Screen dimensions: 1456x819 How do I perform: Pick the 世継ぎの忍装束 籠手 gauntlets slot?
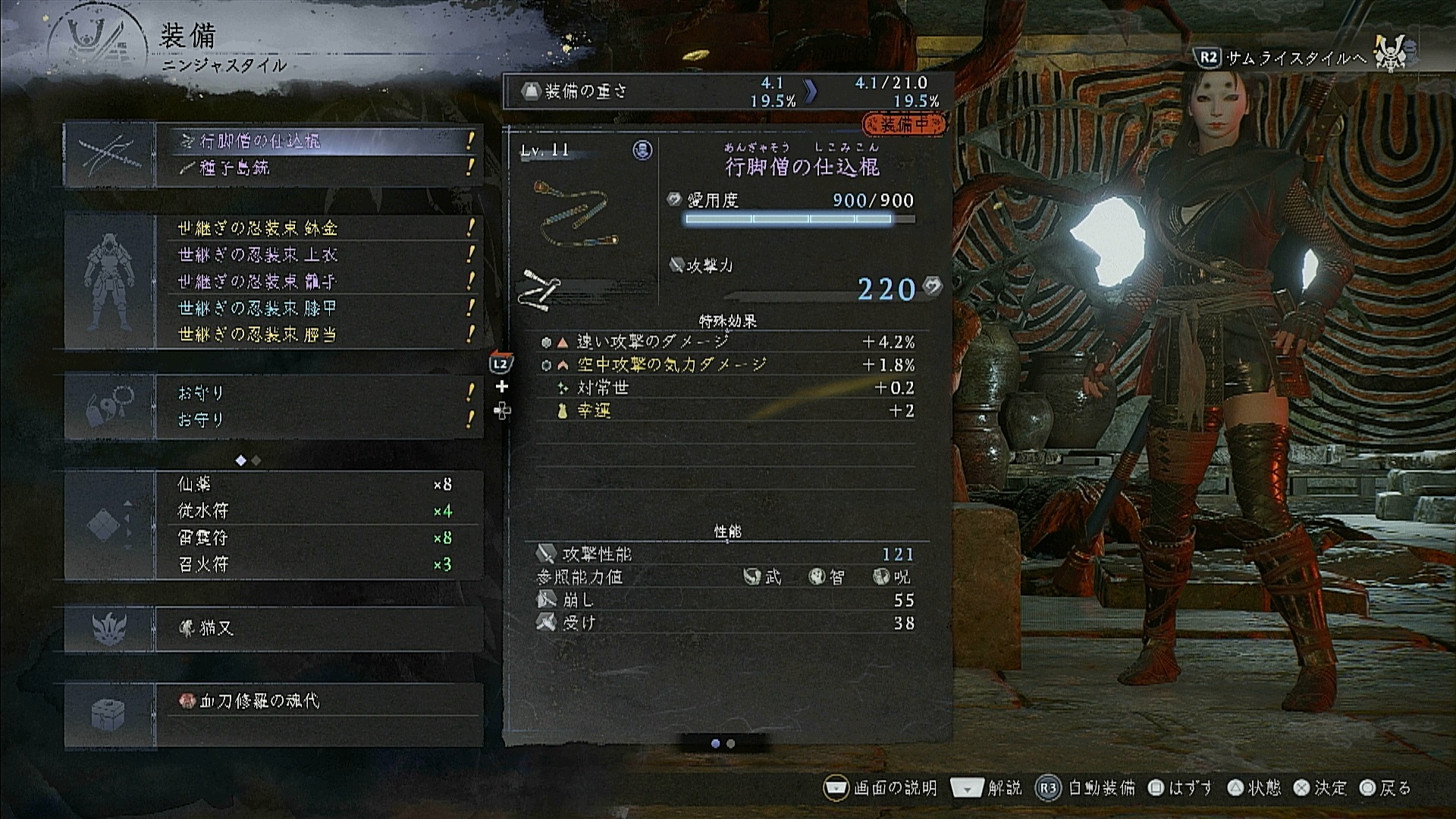(318, 281)
